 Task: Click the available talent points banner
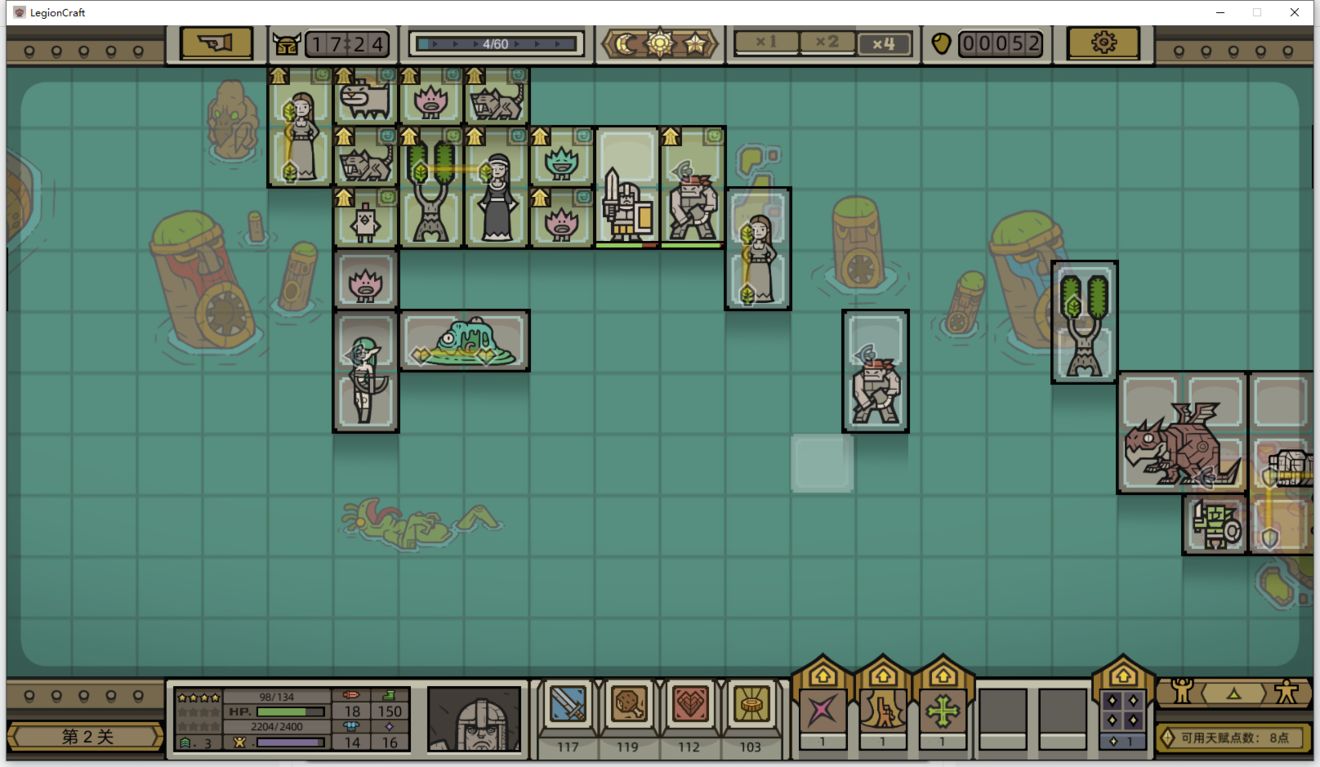pyautogui.click(x=1233, y=738)
